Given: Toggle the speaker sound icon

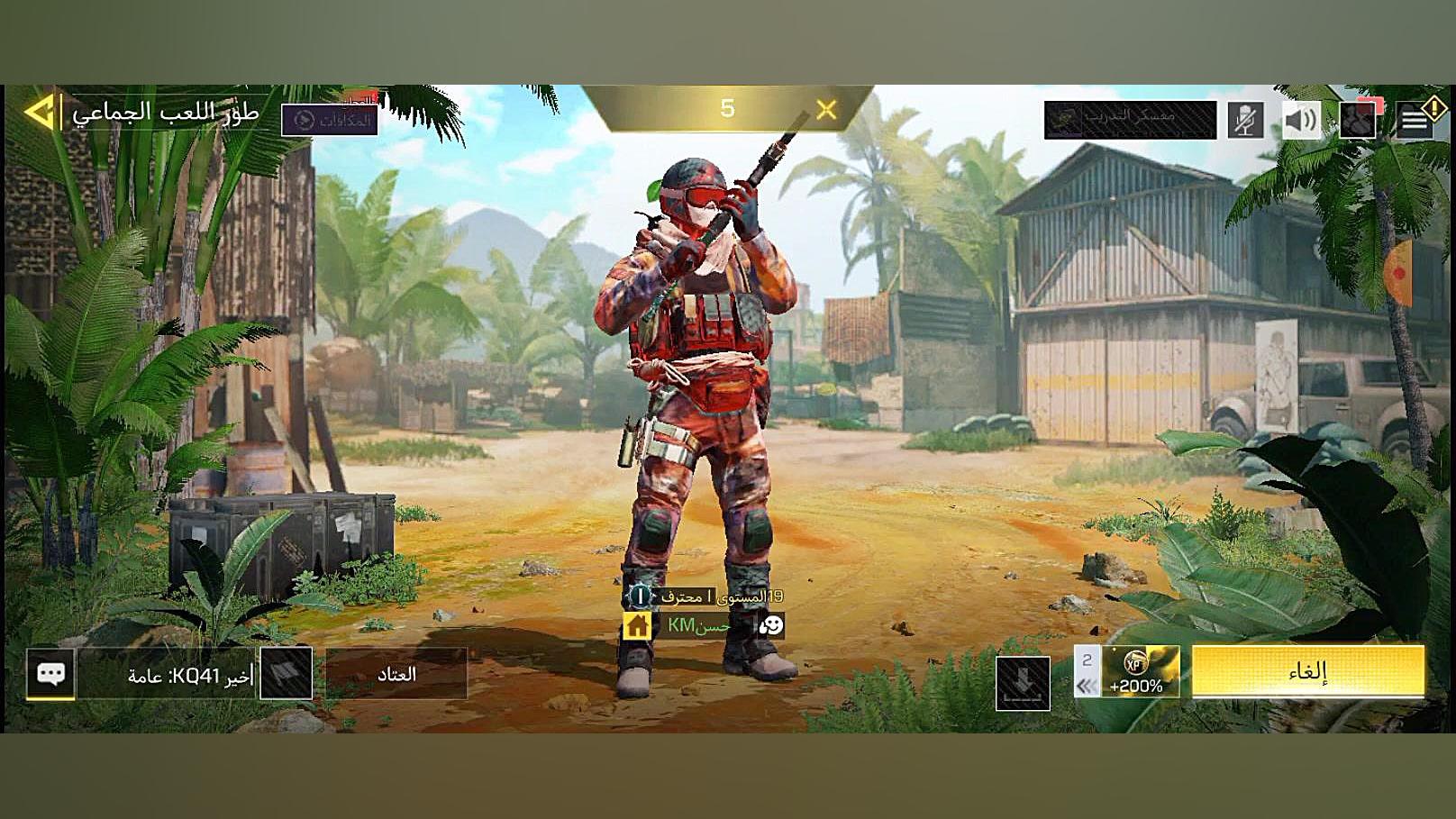Looking at the screenshot, I should [x=1301, y=120].
